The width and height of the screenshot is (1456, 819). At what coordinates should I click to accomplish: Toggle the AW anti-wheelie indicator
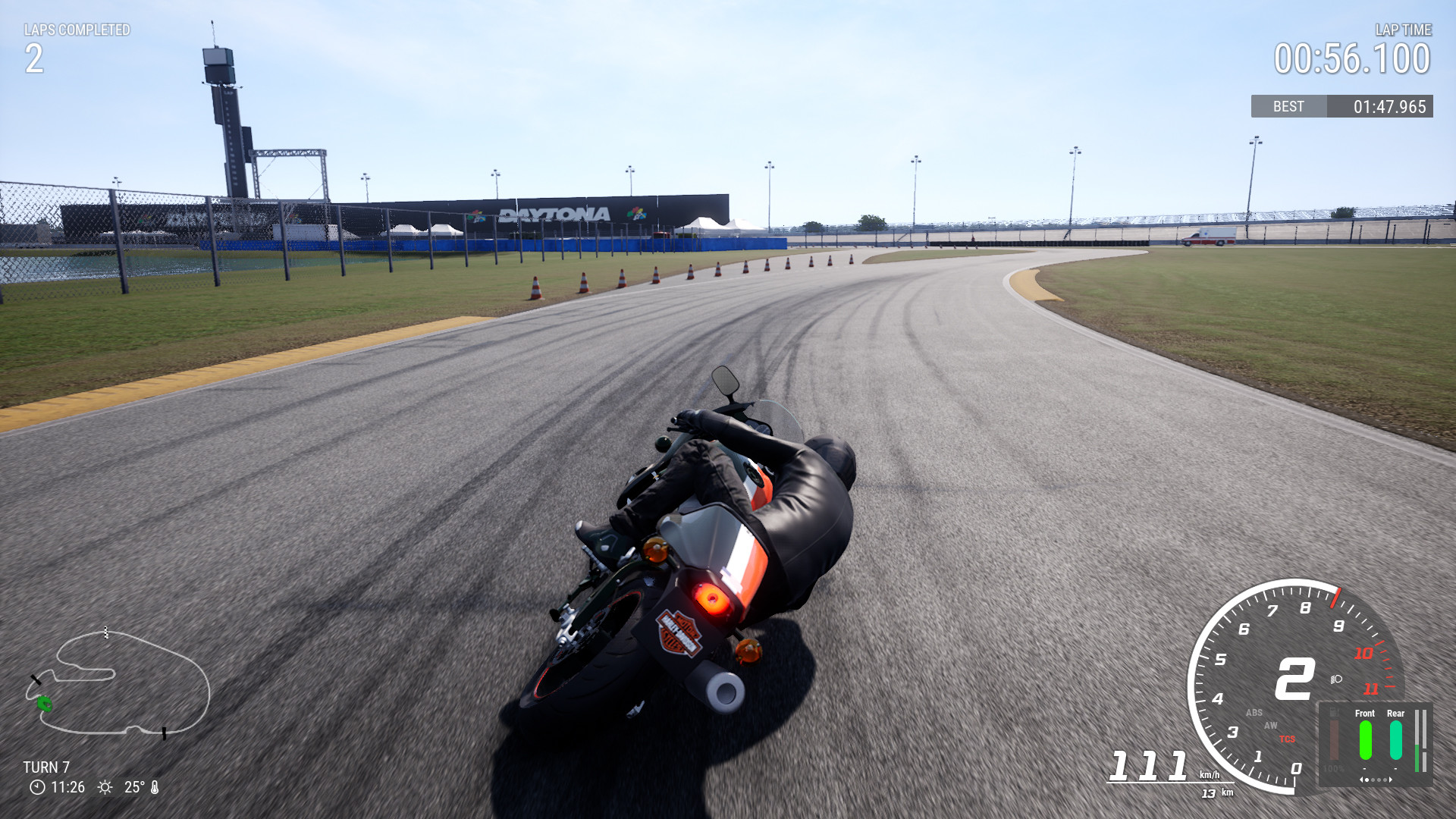1271,725
